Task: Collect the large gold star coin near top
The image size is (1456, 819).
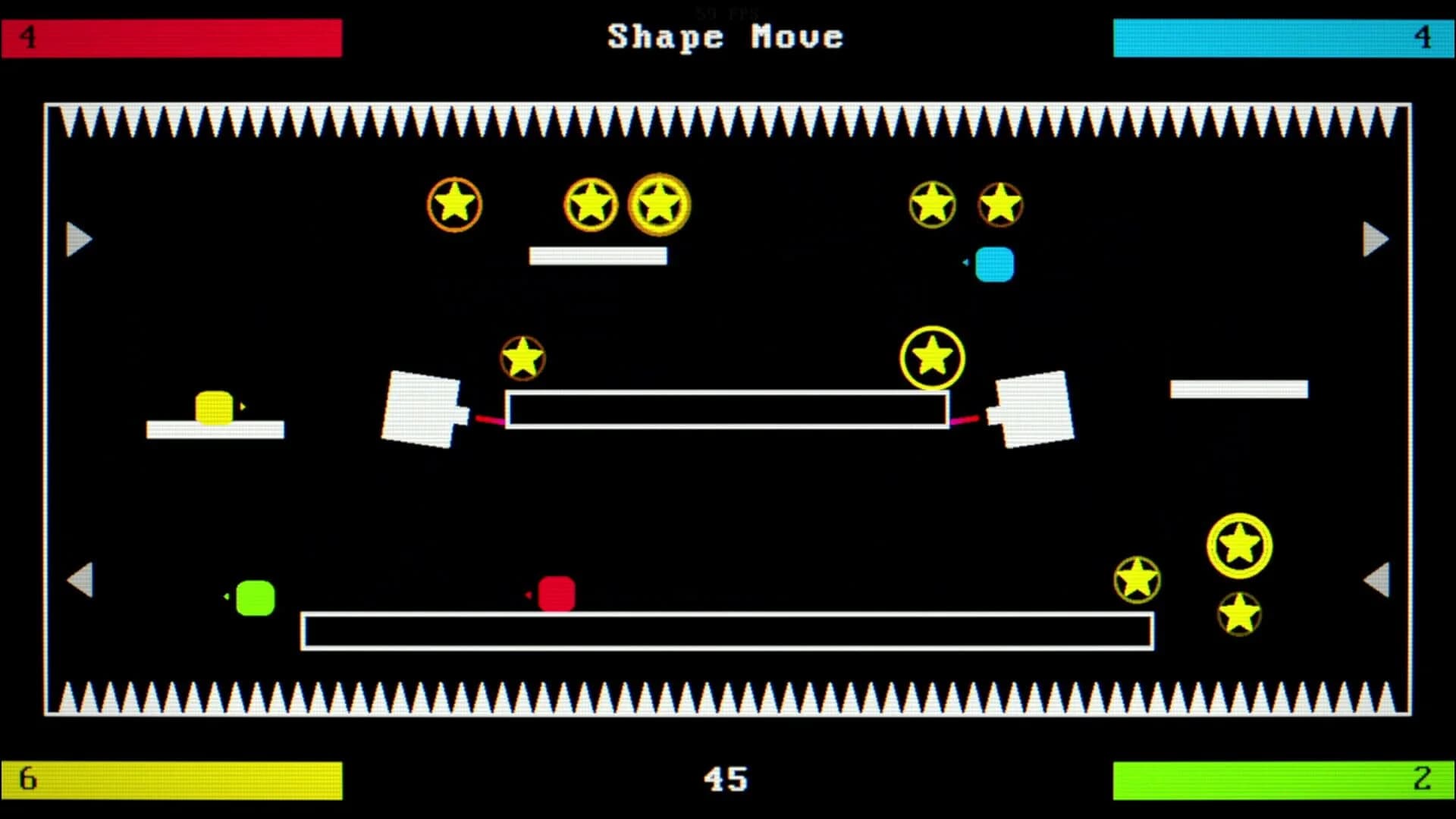Action: [x=658, y=205]
